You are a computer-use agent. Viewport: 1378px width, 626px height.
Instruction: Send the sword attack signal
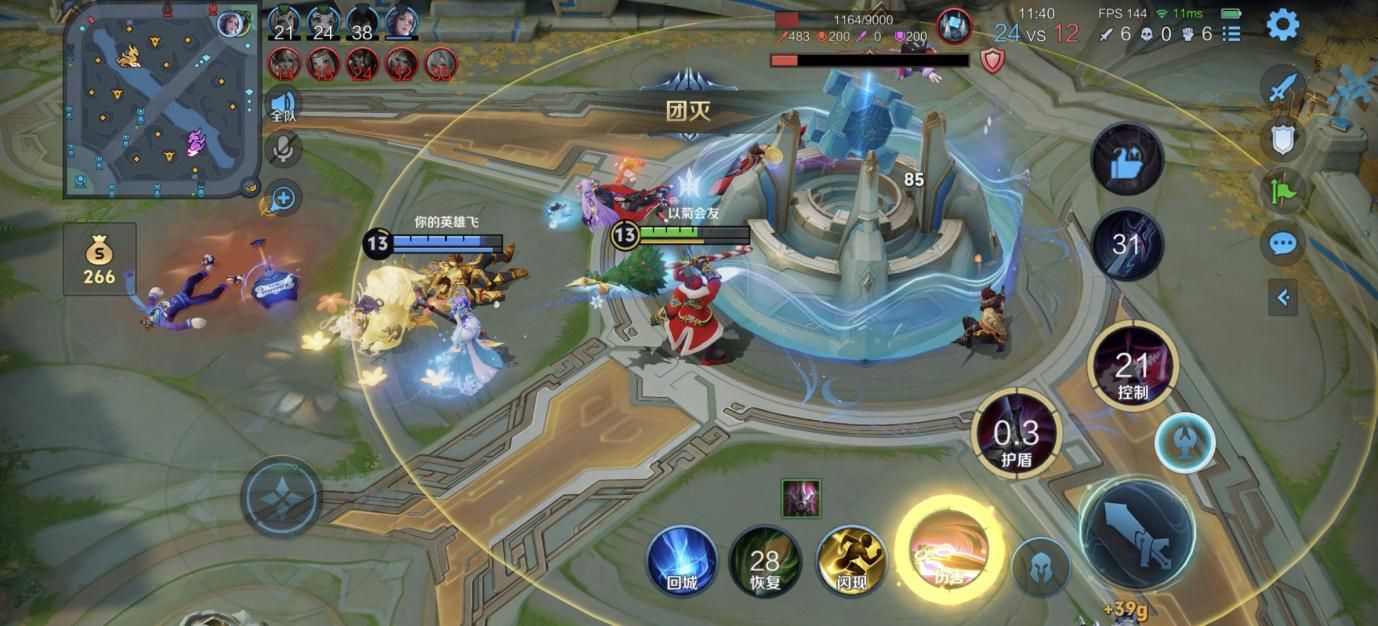coord(1282,88)
